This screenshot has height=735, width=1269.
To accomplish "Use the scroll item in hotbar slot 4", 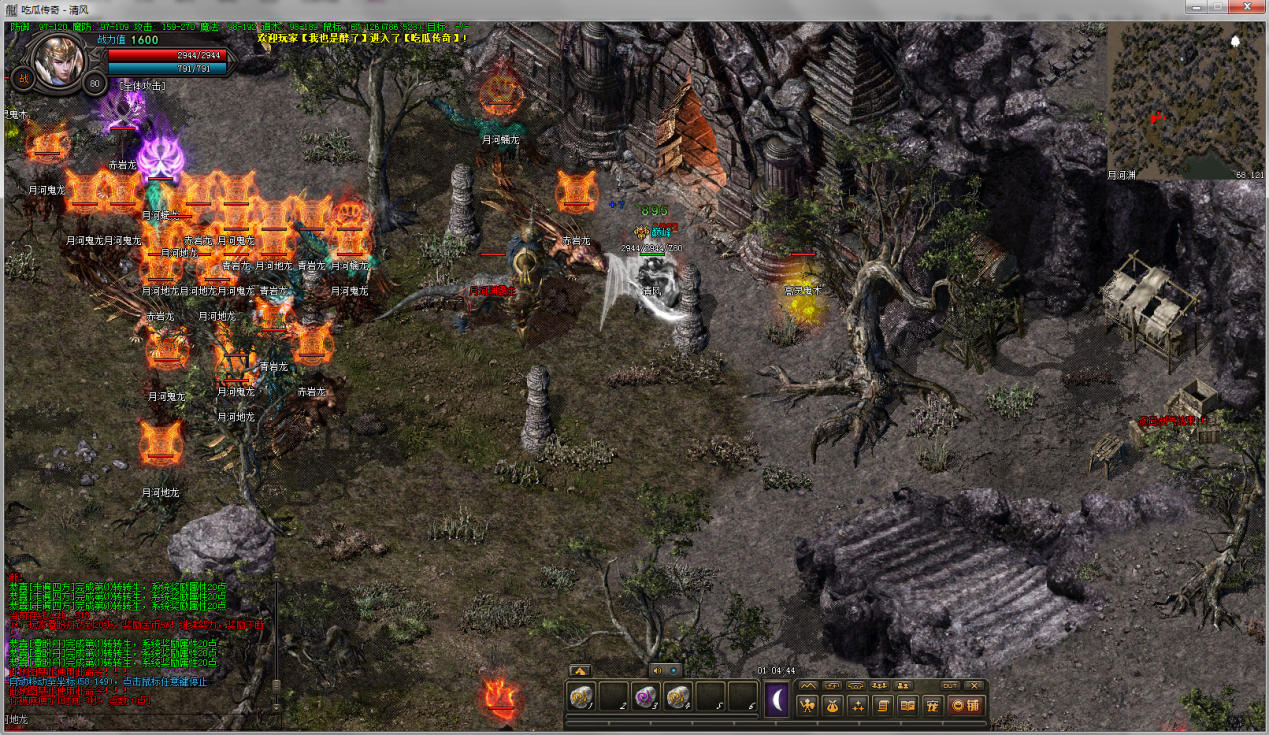I will [x=677, y=697].
